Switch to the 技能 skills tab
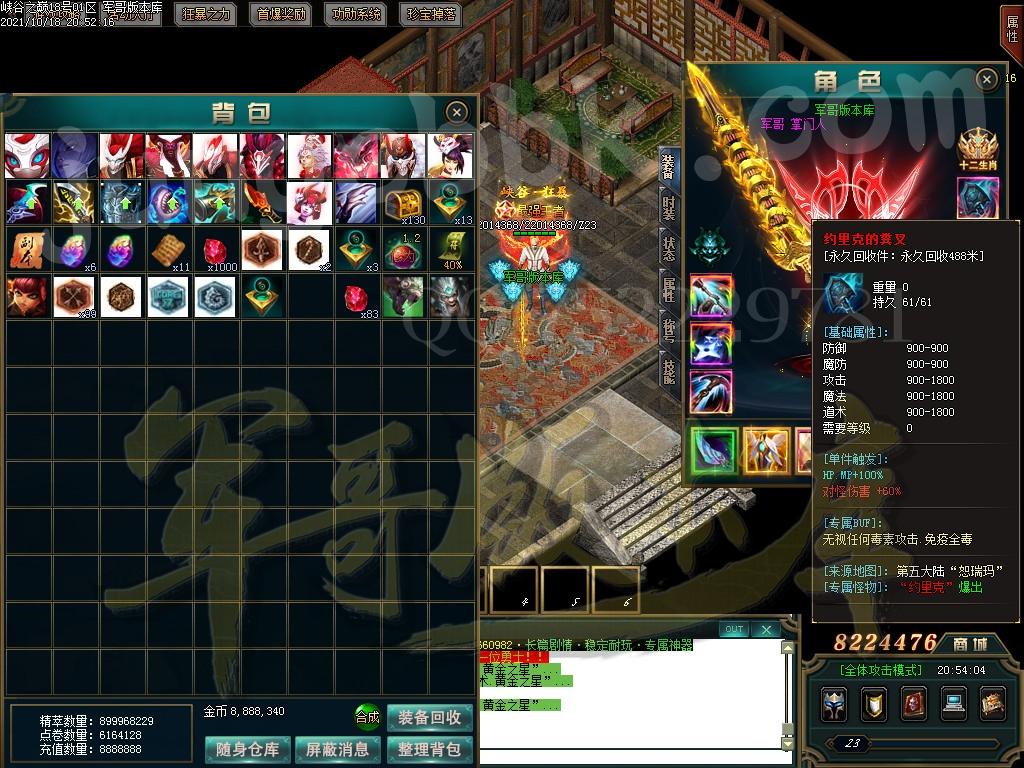 [668, 370]
